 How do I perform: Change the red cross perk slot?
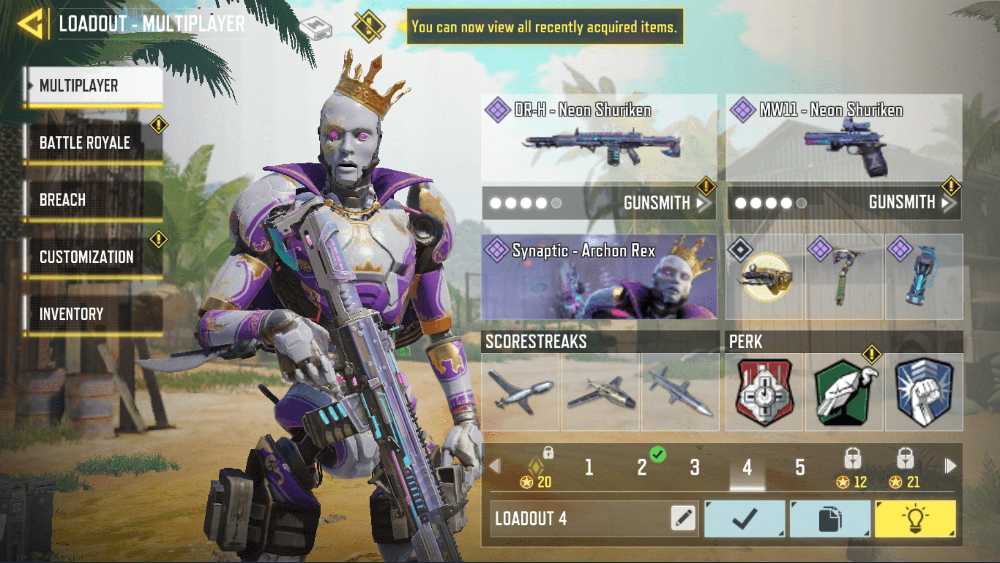click(x=765, y=392)
